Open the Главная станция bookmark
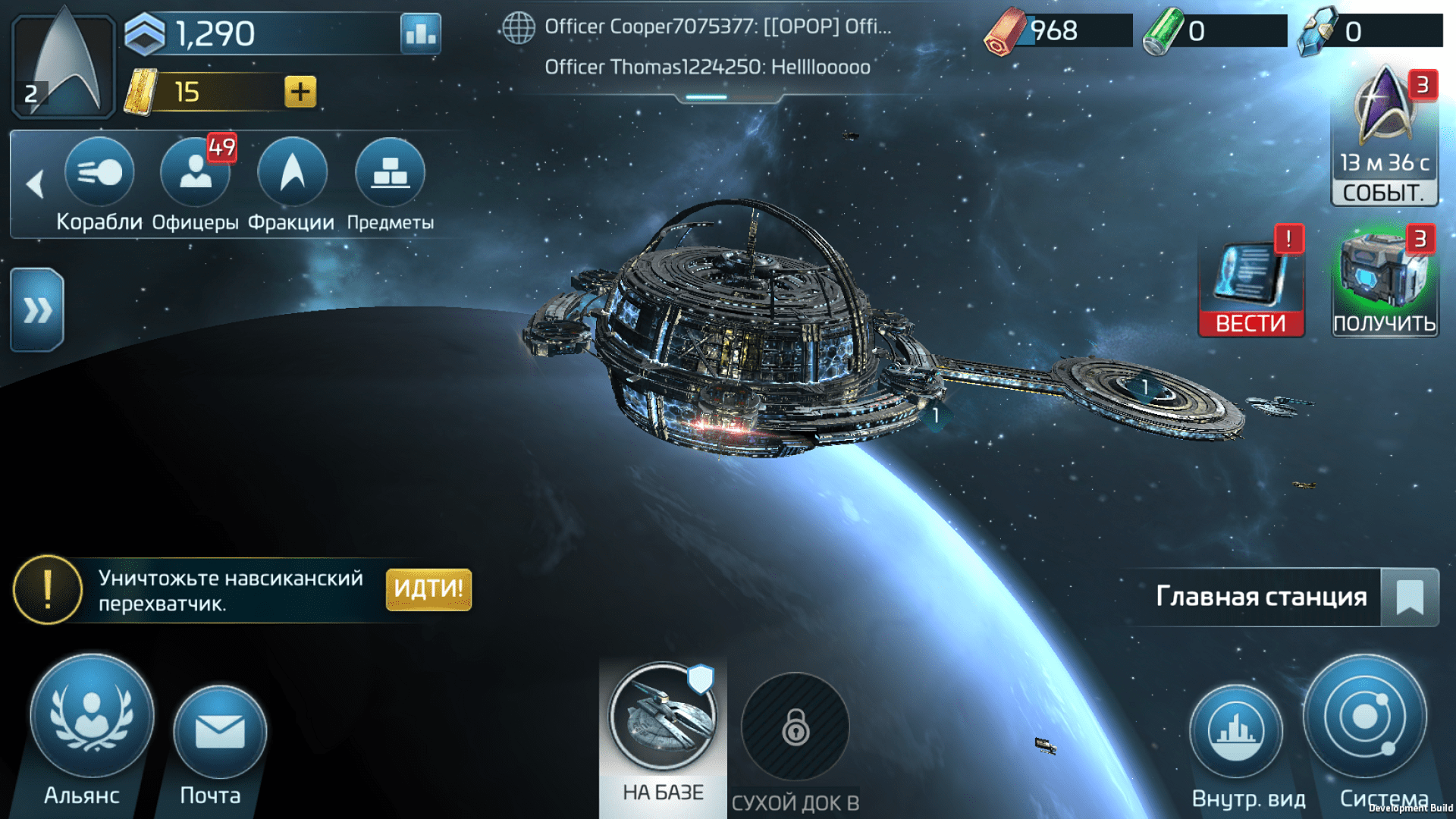Viewport: 1456px width, 819px height. pyautogui.click(x=1410, y=597)
